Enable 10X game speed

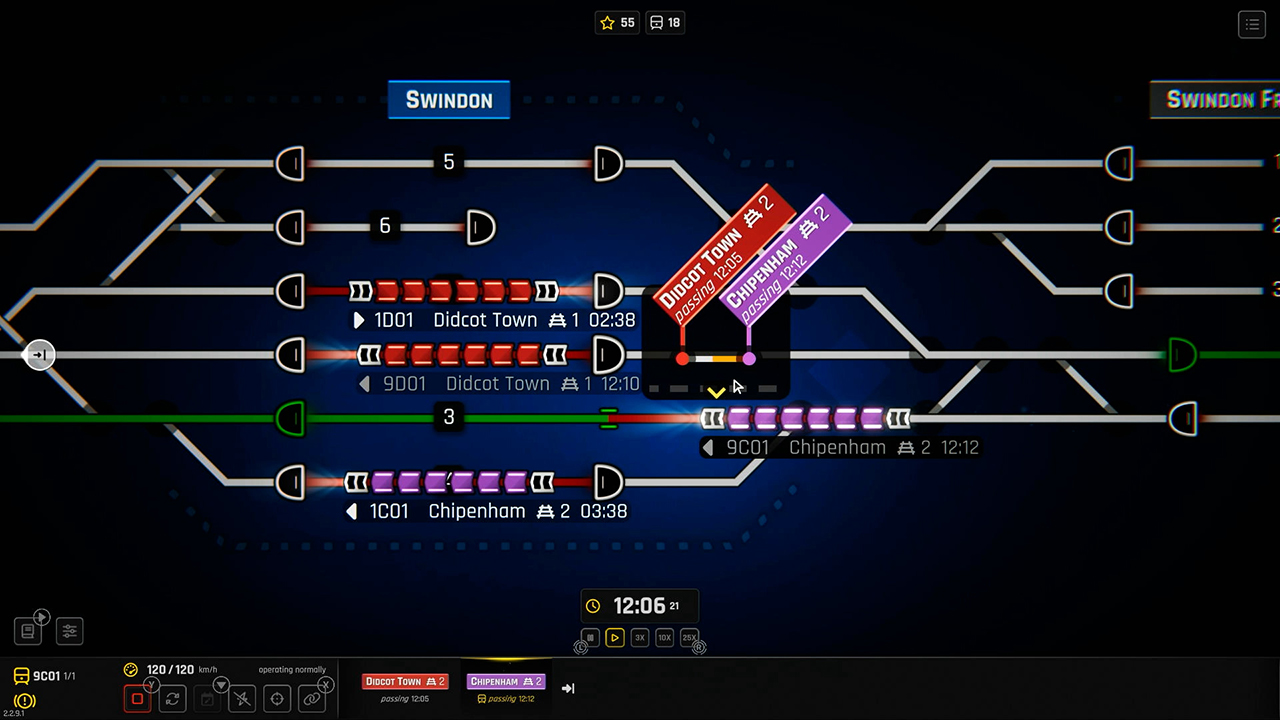(x=665, y=637)
